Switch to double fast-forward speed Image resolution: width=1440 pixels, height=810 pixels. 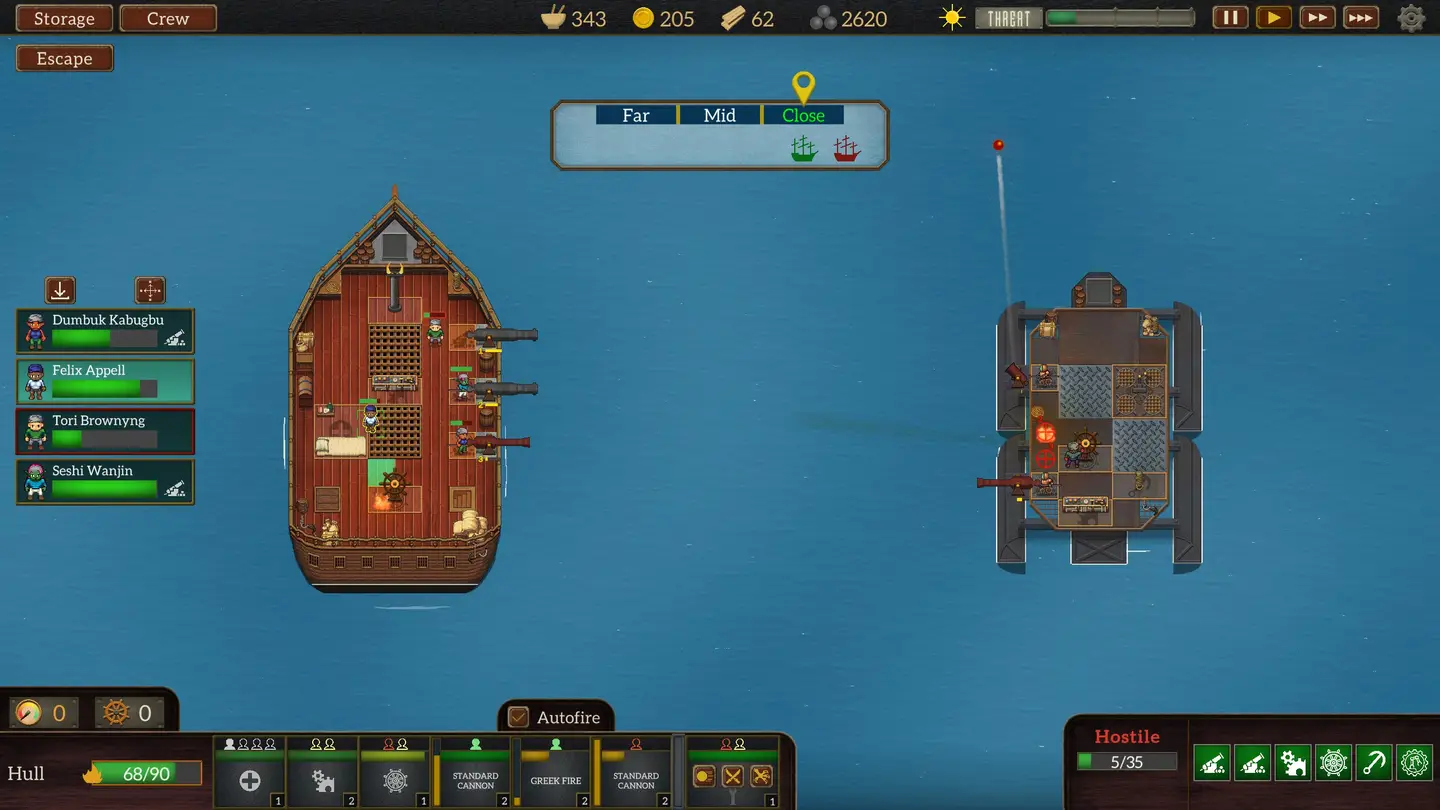[1317, 18]
